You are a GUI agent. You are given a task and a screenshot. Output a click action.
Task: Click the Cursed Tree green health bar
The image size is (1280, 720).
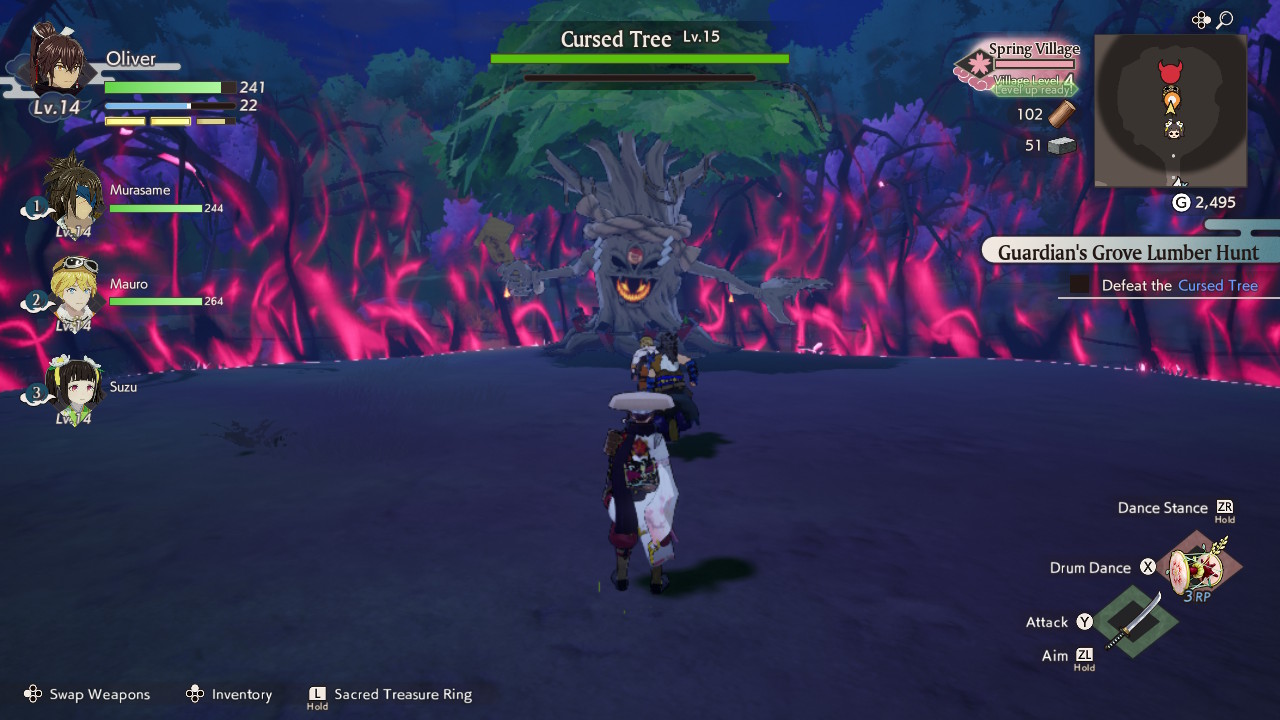pyautogui.click(x=640, y=57)
